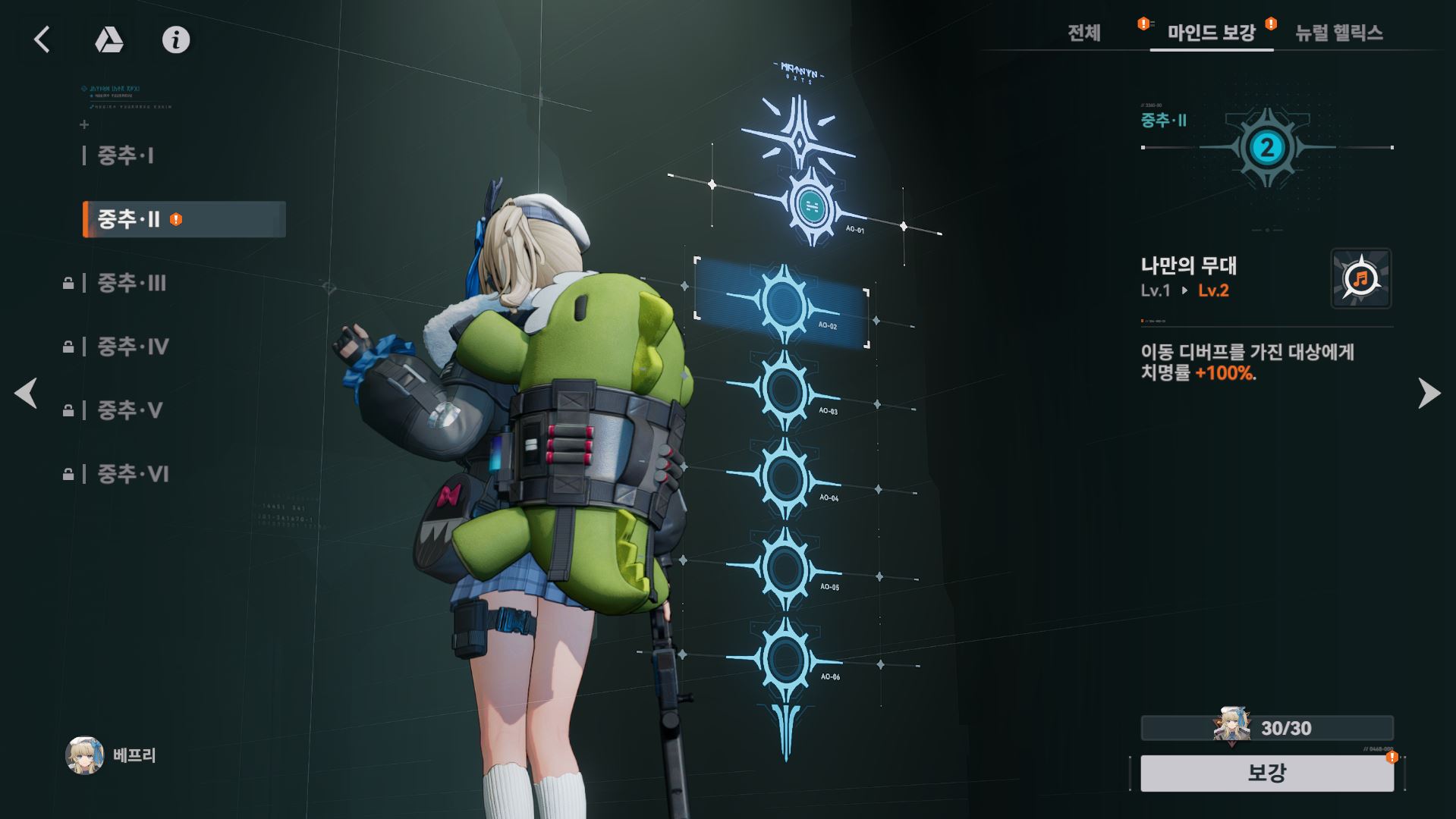Viewport: 1456px width, 819px height.
Task: Switch to the next character
Action: tap(1429, 393)
